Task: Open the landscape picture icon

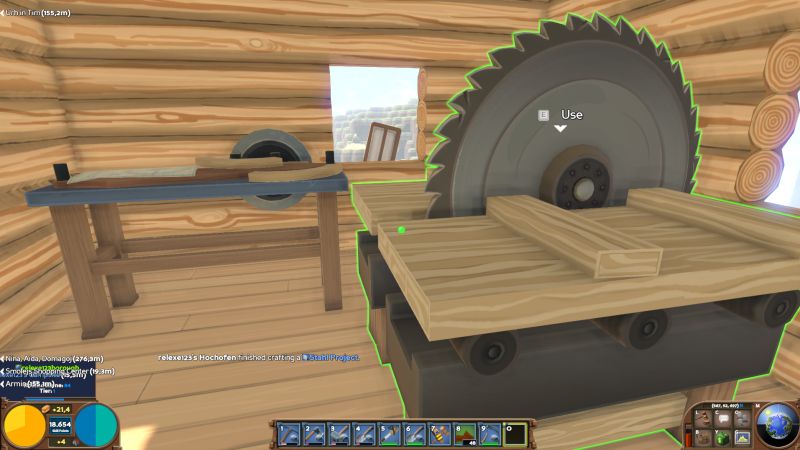Action: click(740, 438)
